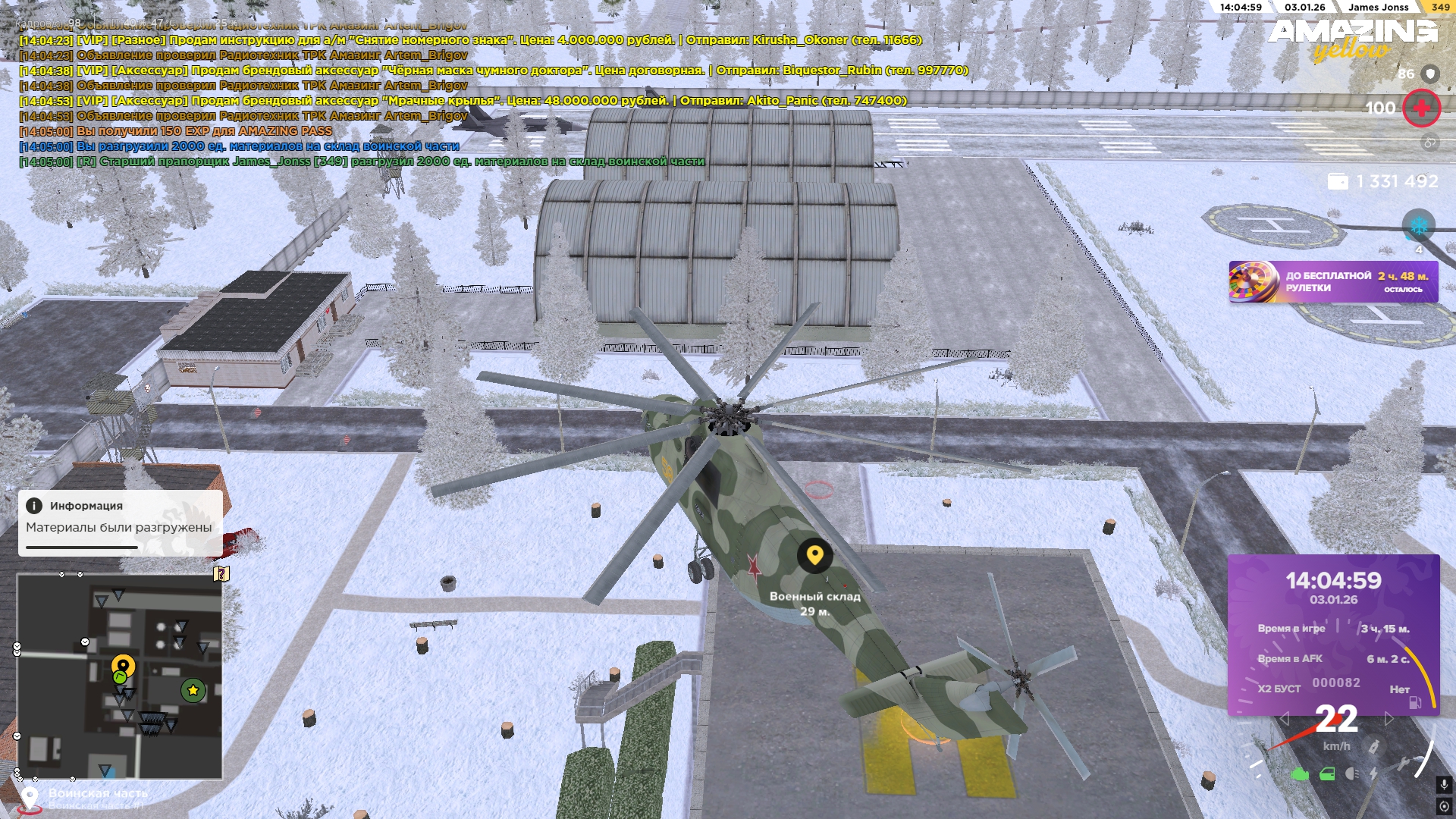Click the snowflake event icon

(1418, 226)
